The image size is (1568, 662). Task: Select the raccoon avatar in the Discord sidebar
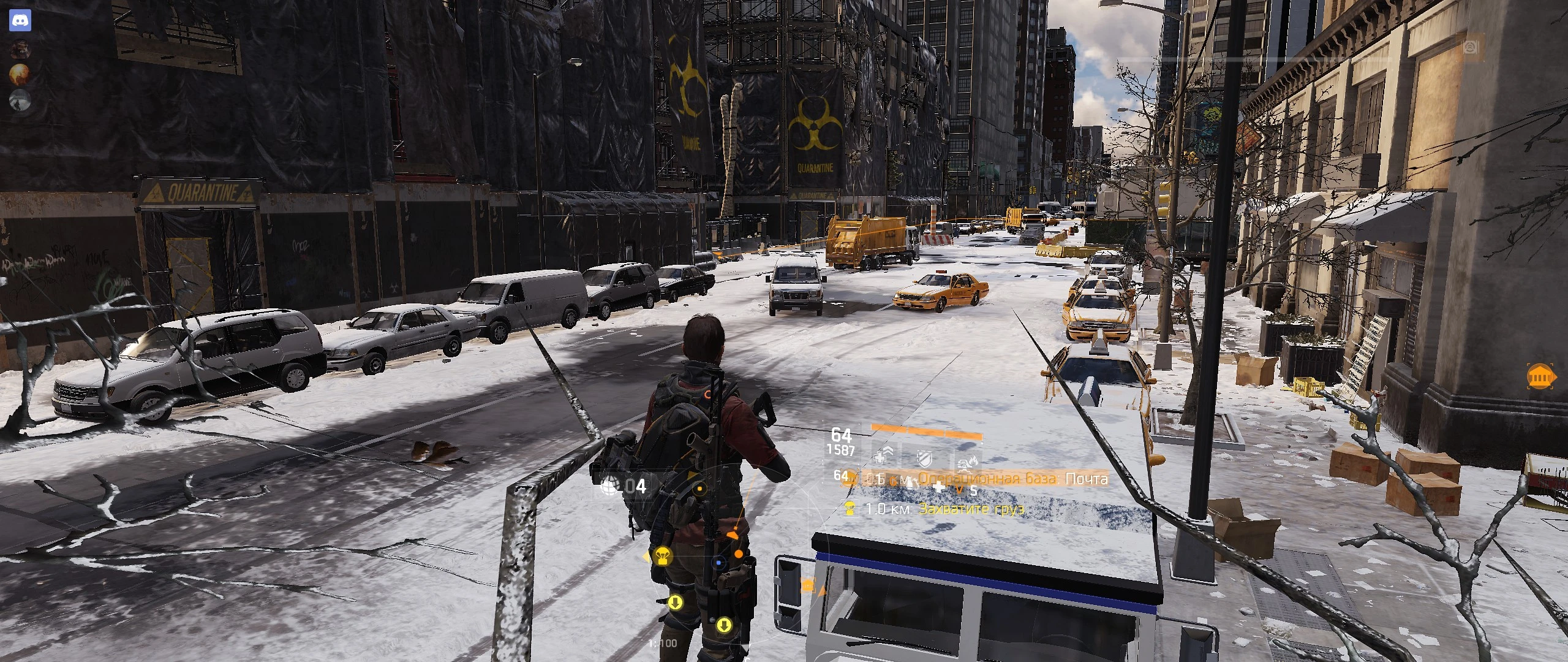pyautogui.click(x=20, y=48)
